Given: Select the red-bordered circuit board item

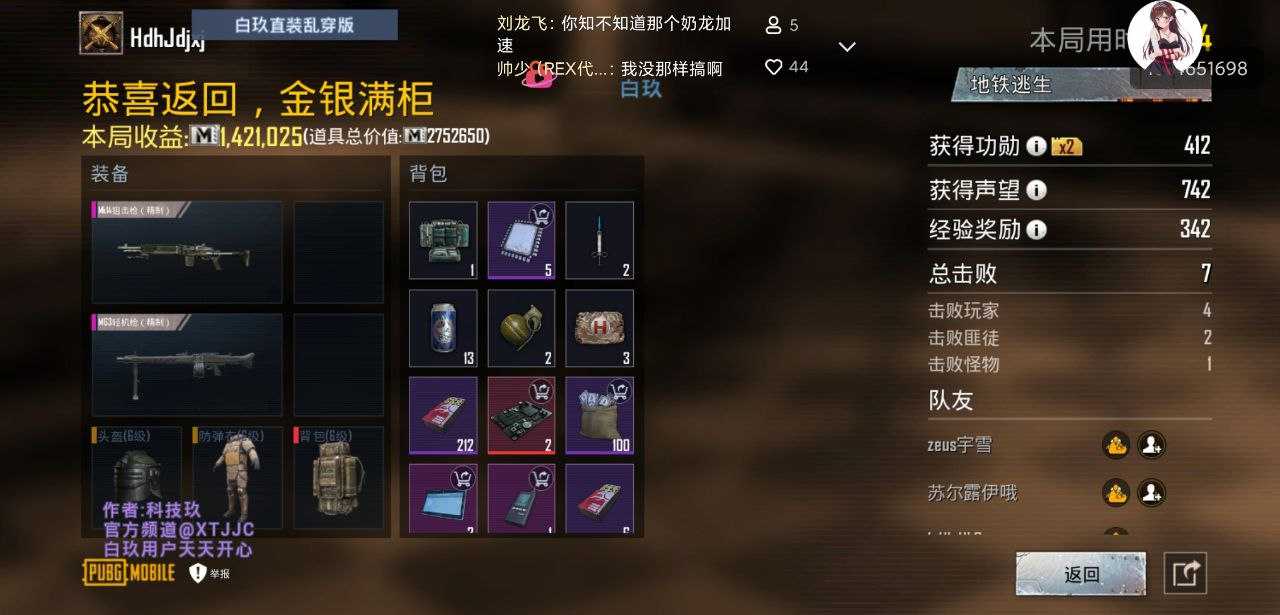Looking at the screenshot, I should click(x=521, y=415).
